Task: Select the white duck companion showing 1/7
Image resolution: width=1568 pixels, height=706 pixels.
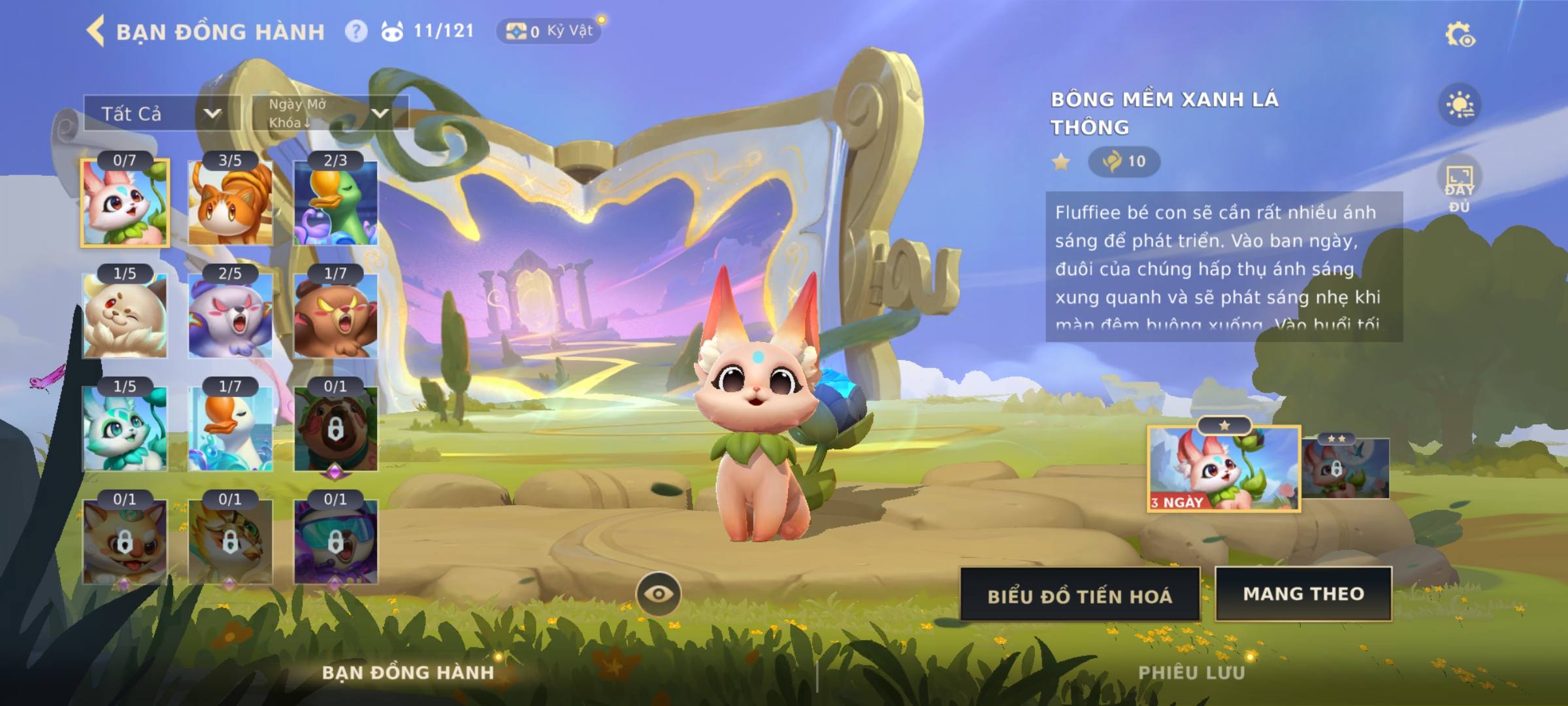Action: (230, 429)
